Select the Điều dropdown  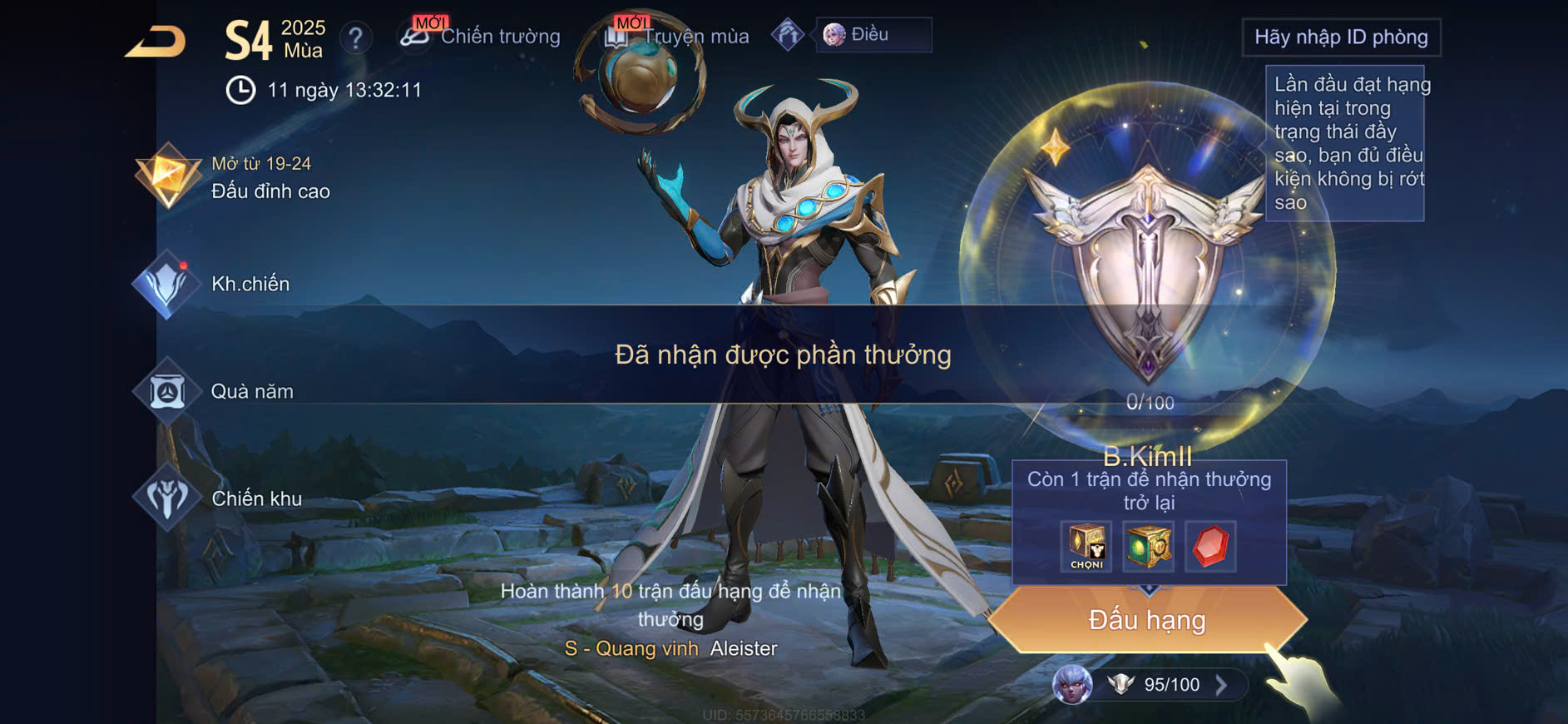(873, 35)
